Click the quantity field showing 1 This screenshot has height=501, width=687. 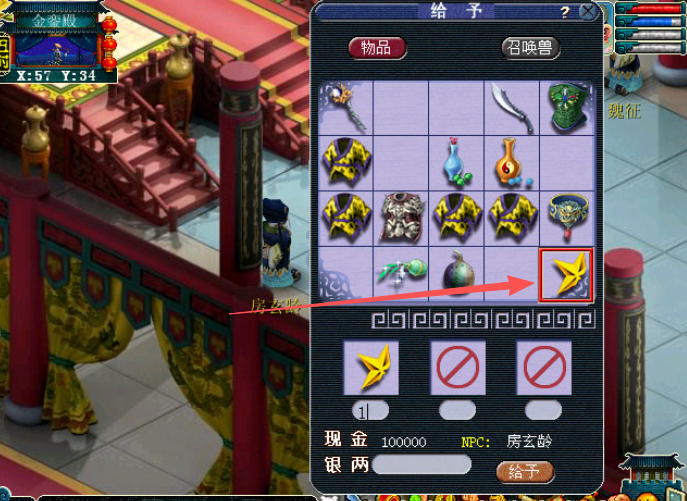pyautogui.click(x=371, y=410)
